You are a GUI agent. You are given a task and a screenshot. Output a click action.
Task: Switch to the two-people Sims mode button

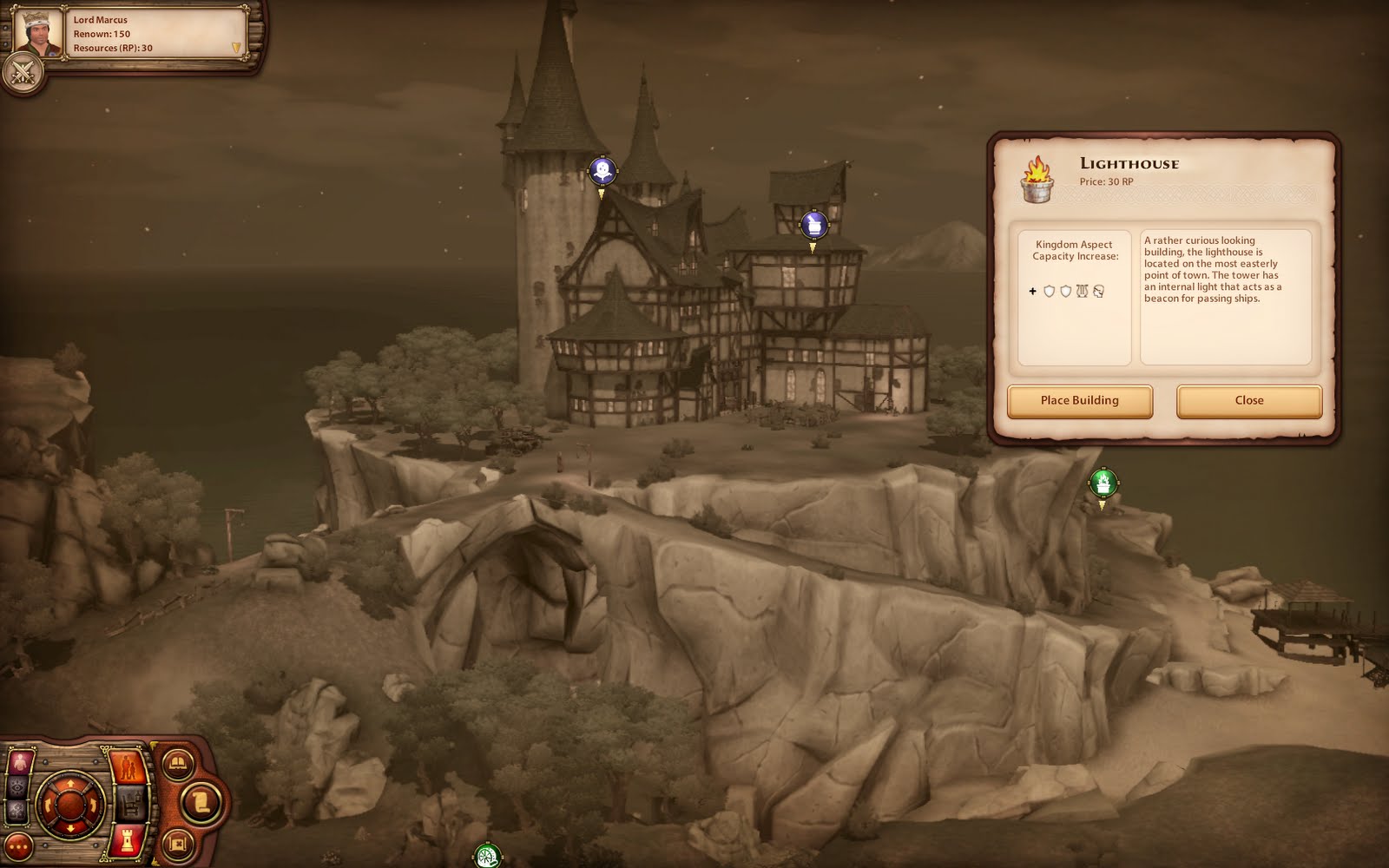[128, 767]
